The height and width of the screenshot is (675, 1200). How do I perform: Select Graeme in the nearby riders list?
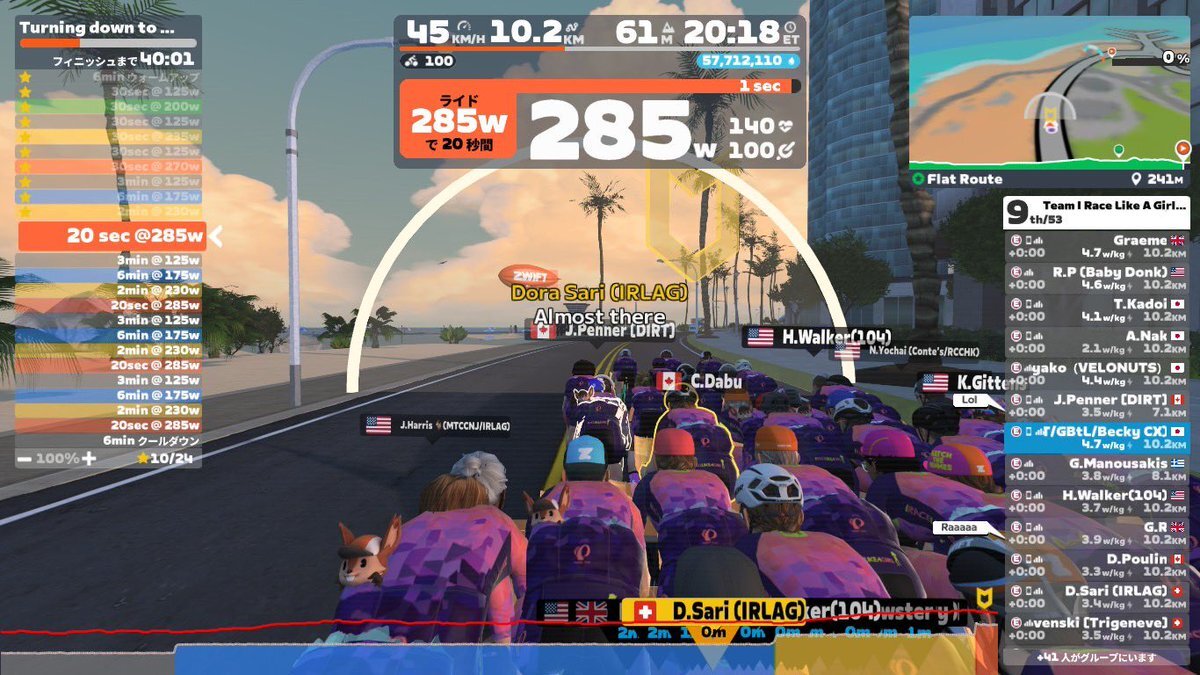coord(1096,247)
